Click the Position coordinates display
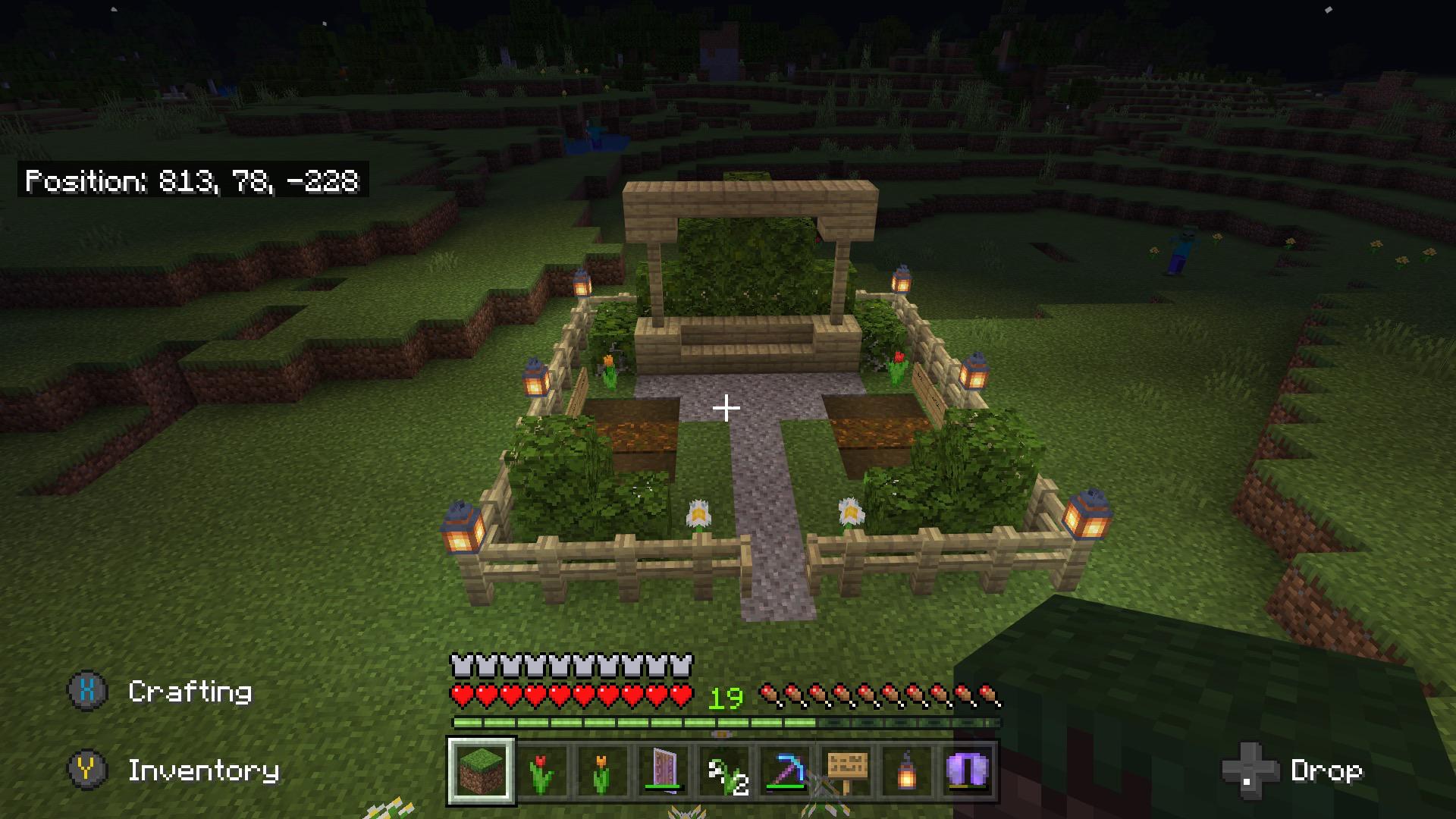1456x819 pixels. pos(192,181)
